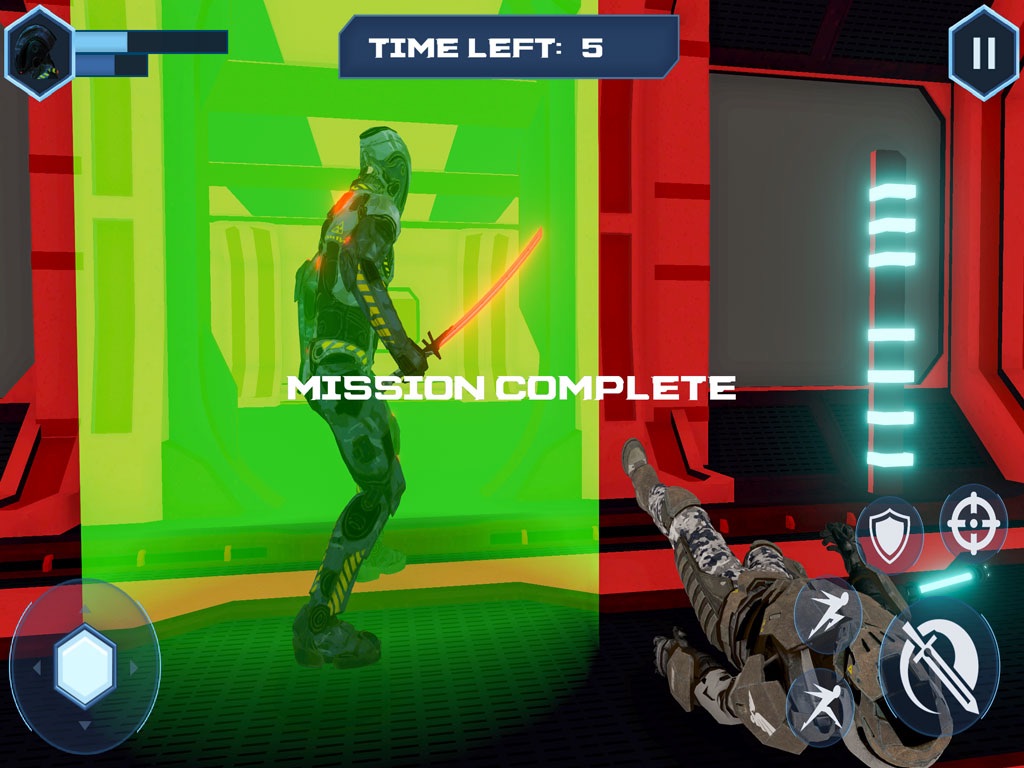Pause the game with the hexagon button
The width and height of the screenshot is (1024, 768).
coord(982,53)
